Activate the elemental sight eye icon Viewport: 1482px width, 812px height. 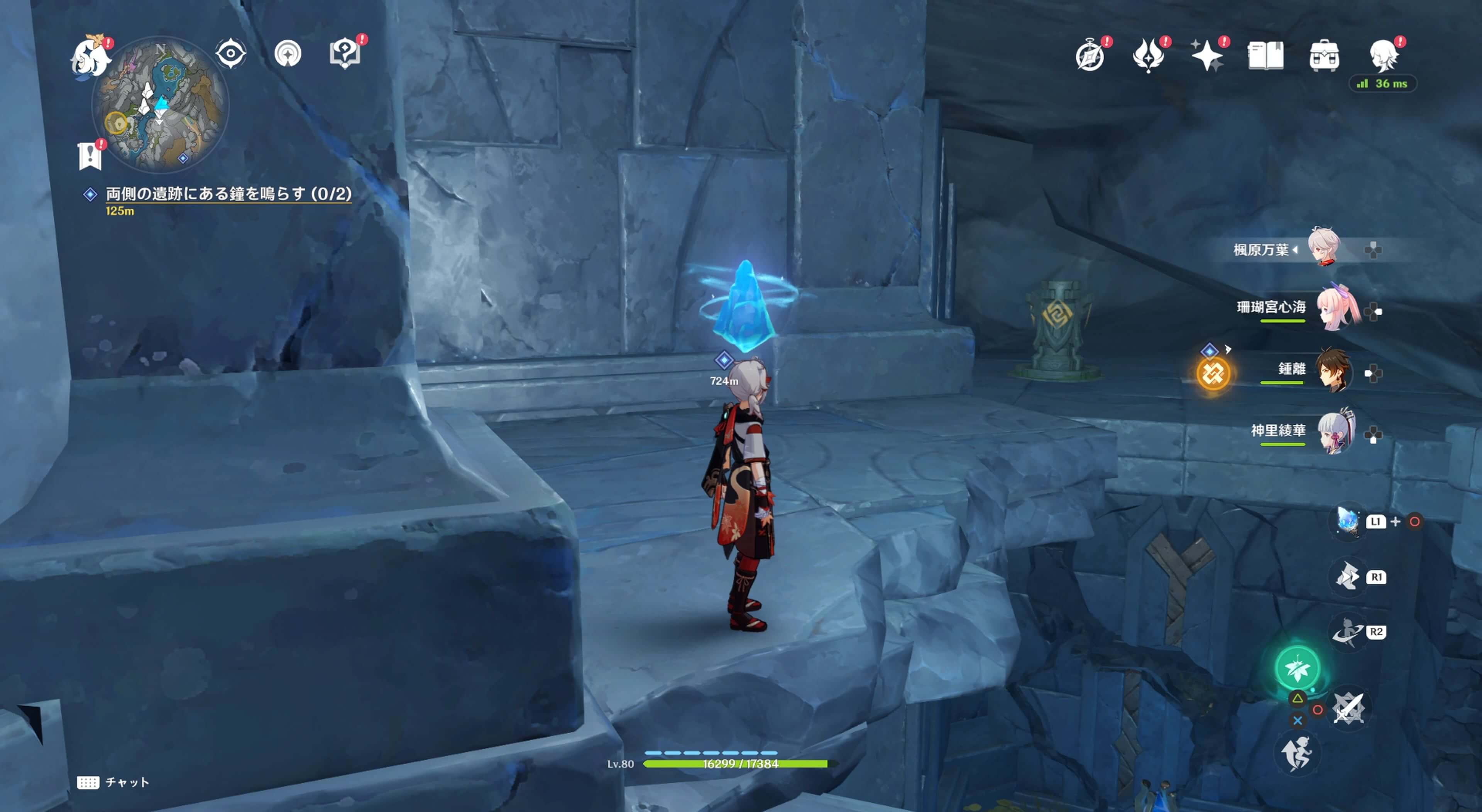[231, 54]
